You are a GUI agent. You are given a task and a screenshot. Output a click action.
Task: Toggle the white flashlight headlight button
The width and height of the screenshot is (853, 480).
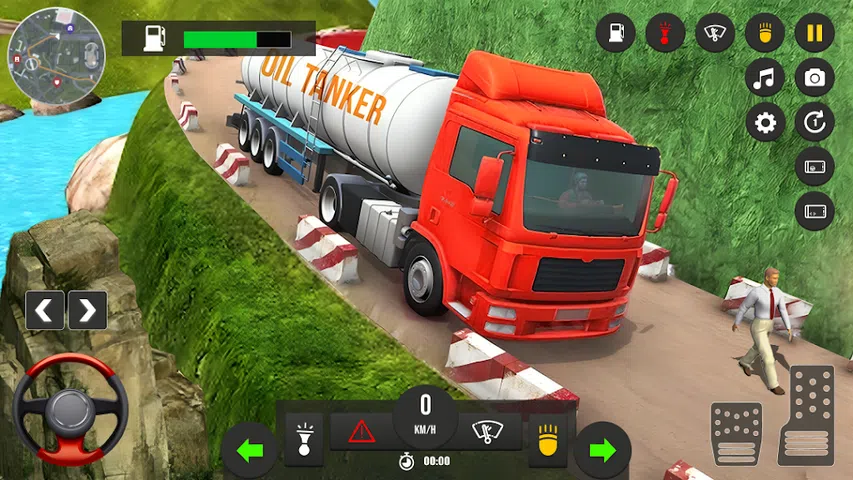click(x=304, y=432)
